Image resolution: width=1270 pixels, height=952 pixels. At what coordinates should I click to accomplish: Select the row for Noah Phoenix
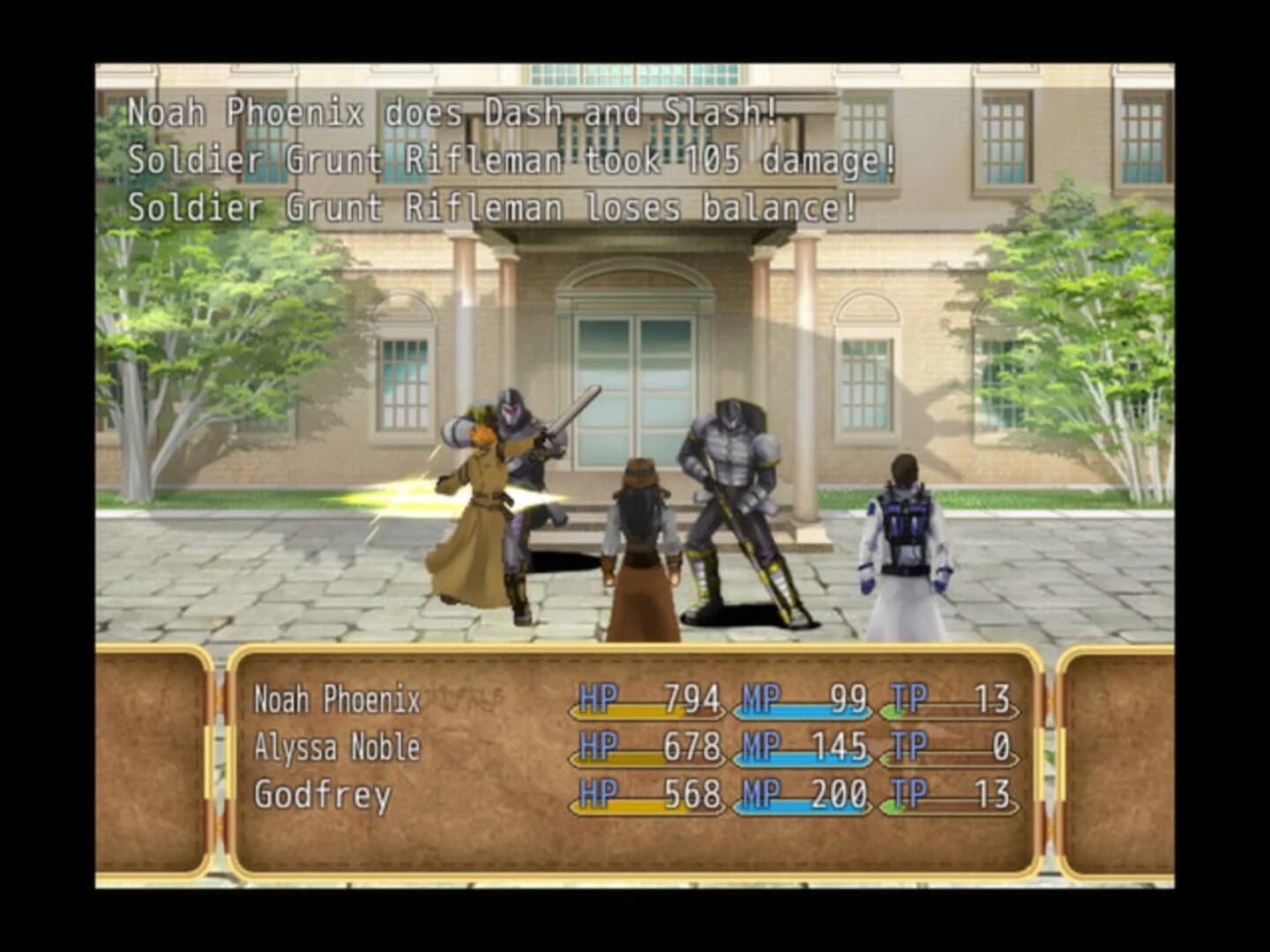[x=338, y=701]
